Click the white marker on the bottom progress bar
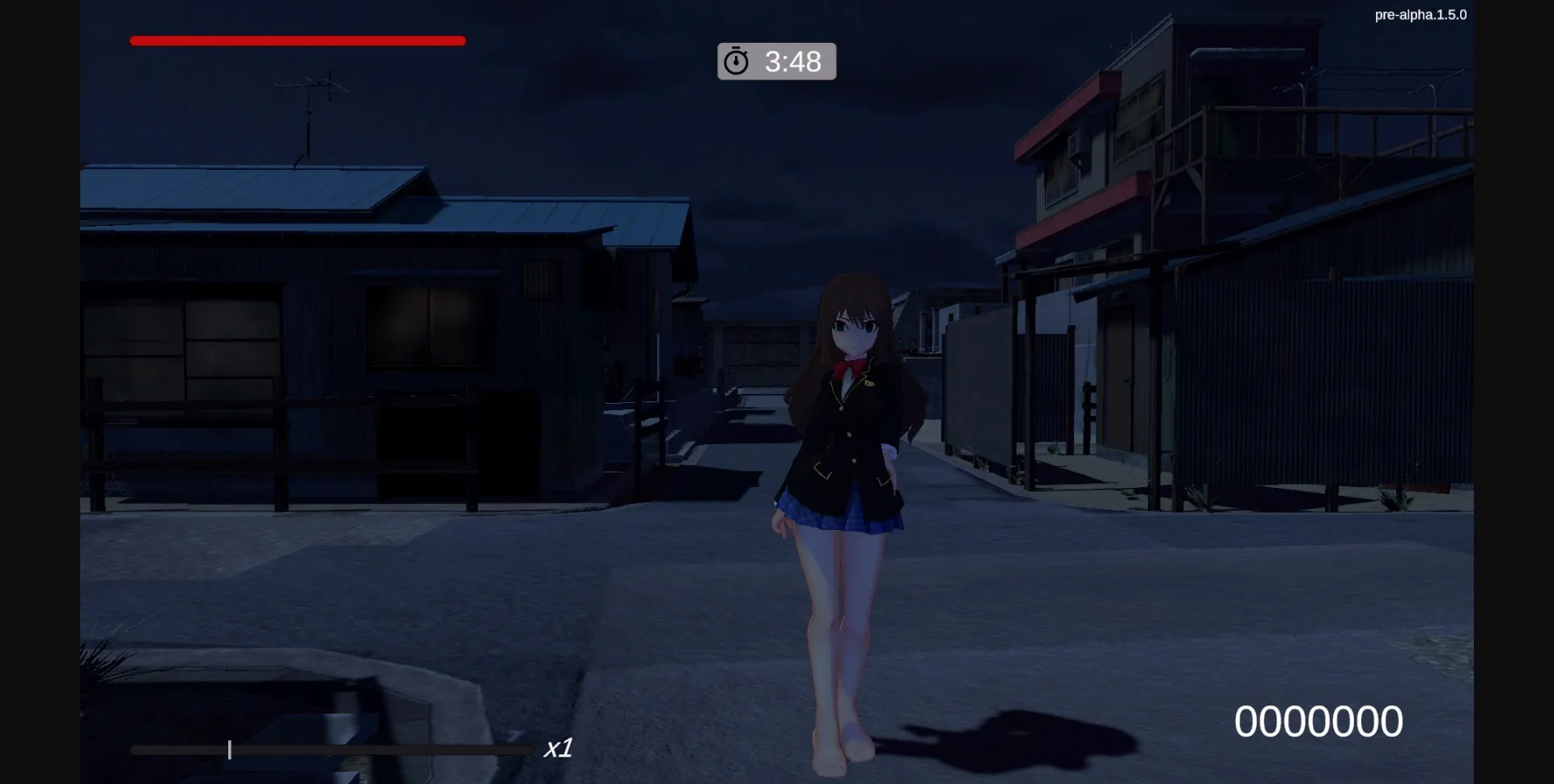Image resolution: width=1554 pixels, height=784 pixels. [230, 750]
